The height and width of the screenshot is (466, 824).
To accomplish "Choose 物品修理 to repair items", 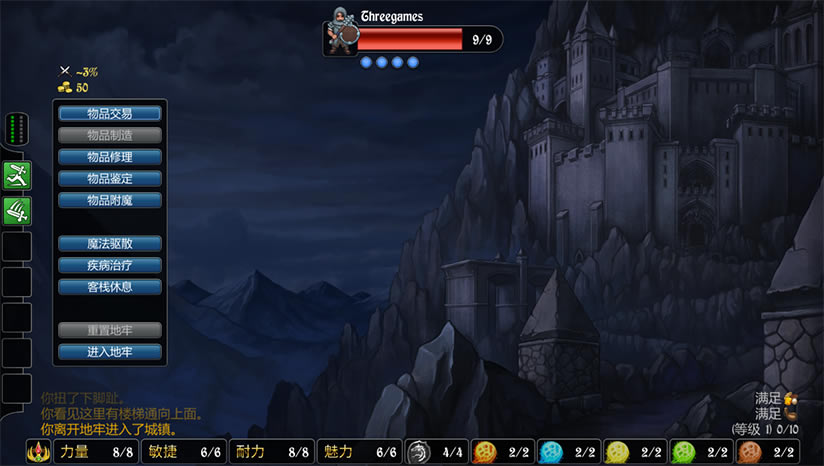I will pos(110,157).
